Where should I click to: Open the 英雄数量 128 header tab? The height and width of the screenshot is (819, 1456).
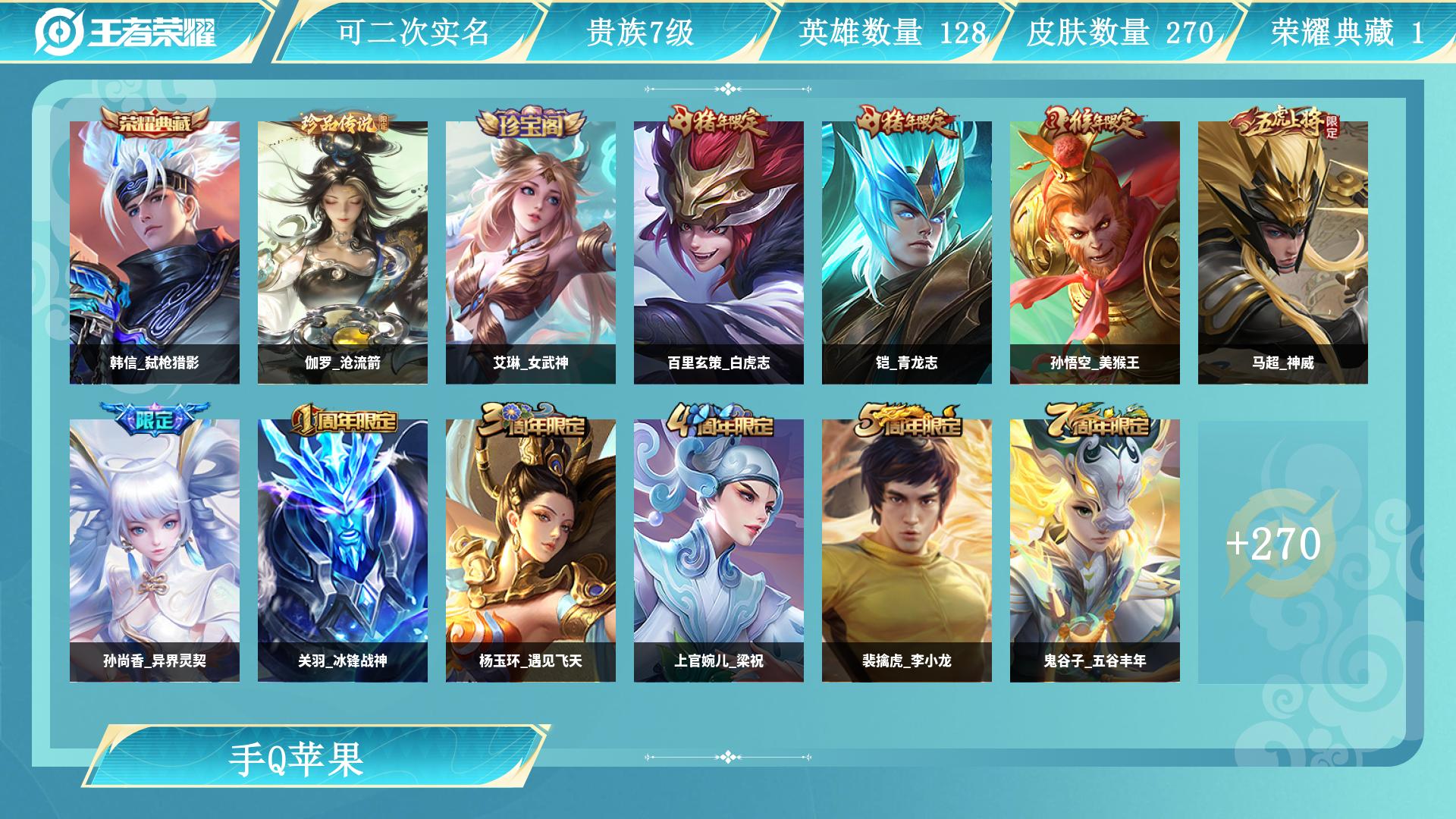(x=892, y=32)
